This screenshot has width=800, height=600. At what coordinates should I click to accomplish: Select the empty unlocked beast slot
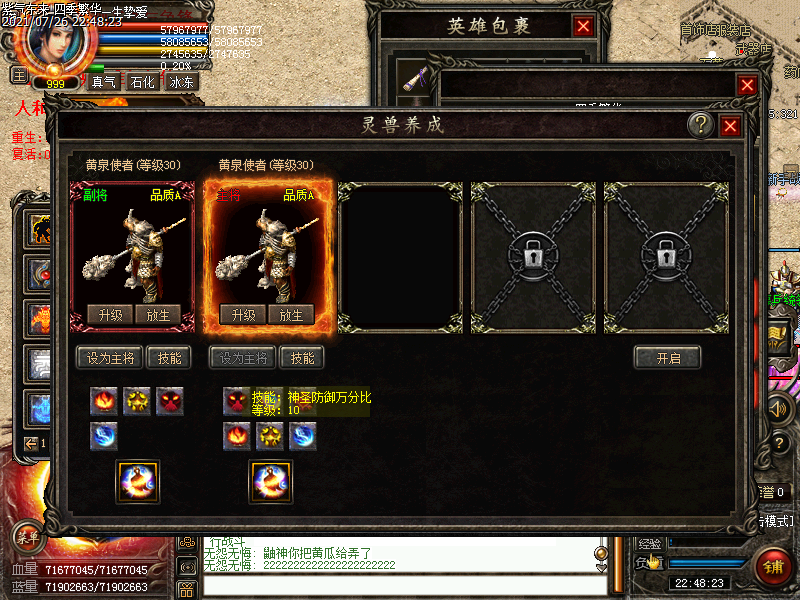pyautogui.click(x=400, y=257)
